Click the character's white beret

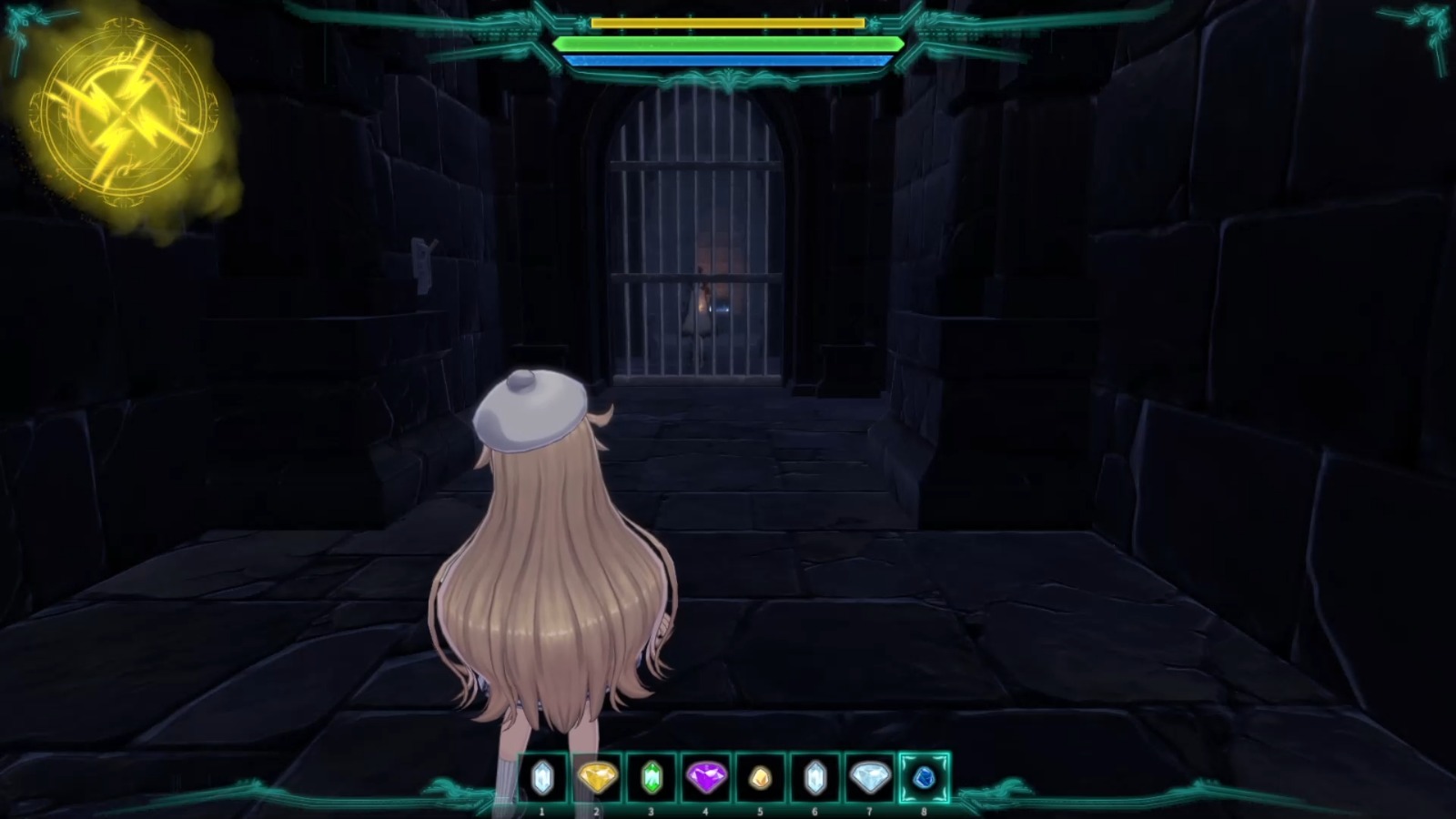[x=532, y=408]
